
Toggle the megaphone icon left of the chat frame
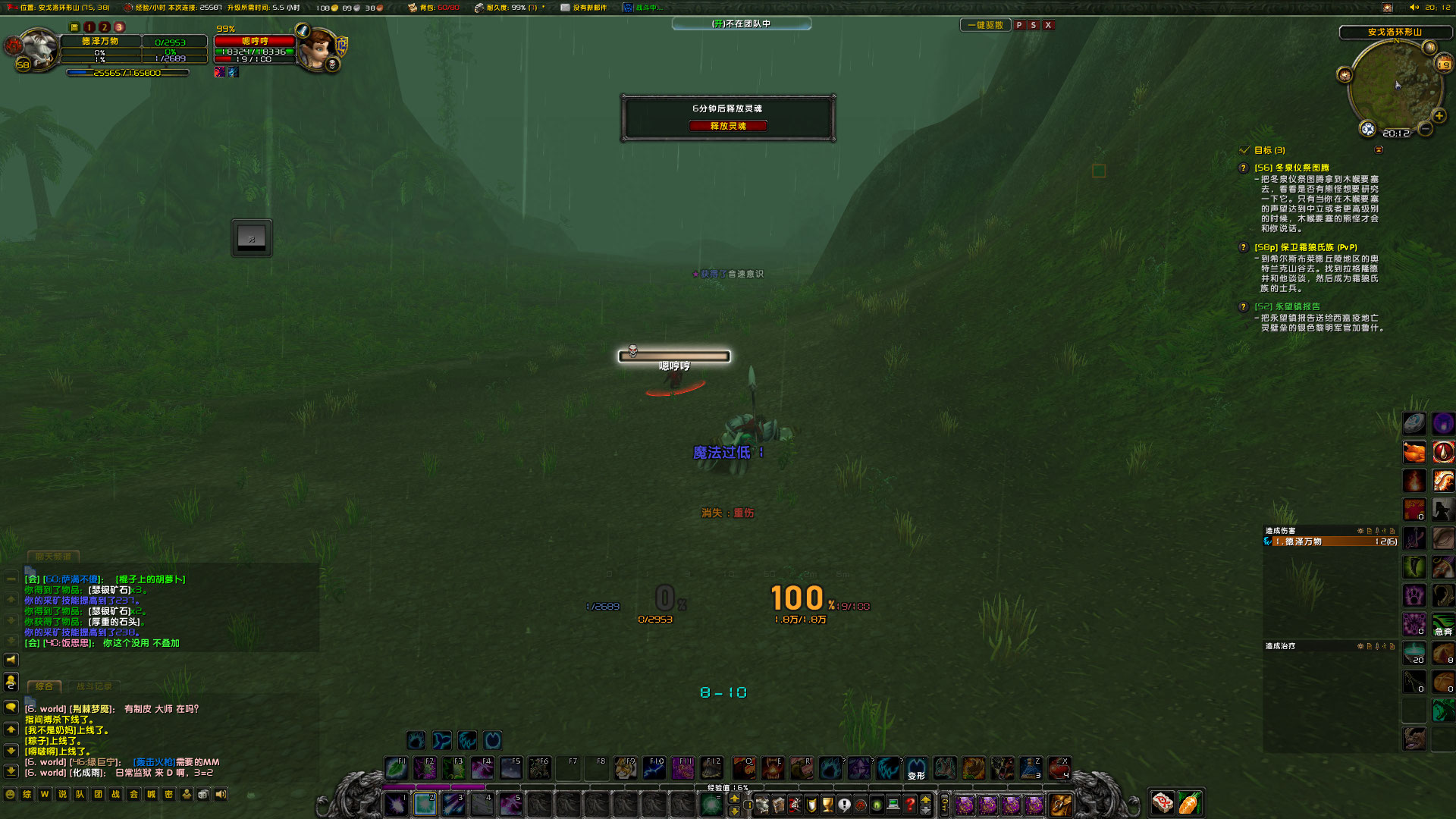(x=11, y=661)
